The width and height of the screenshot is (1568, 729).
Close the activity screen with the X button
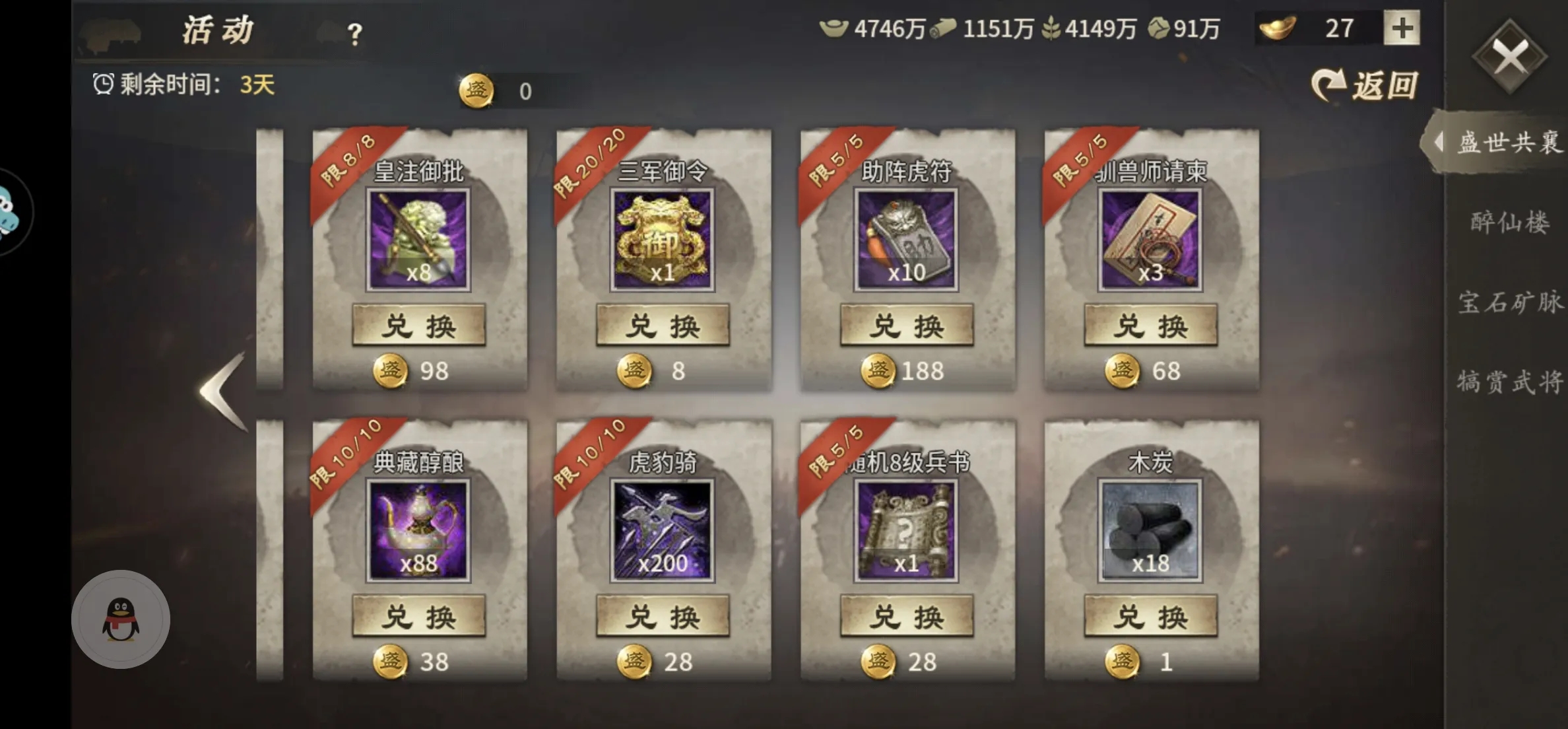tap(1509, 57)
